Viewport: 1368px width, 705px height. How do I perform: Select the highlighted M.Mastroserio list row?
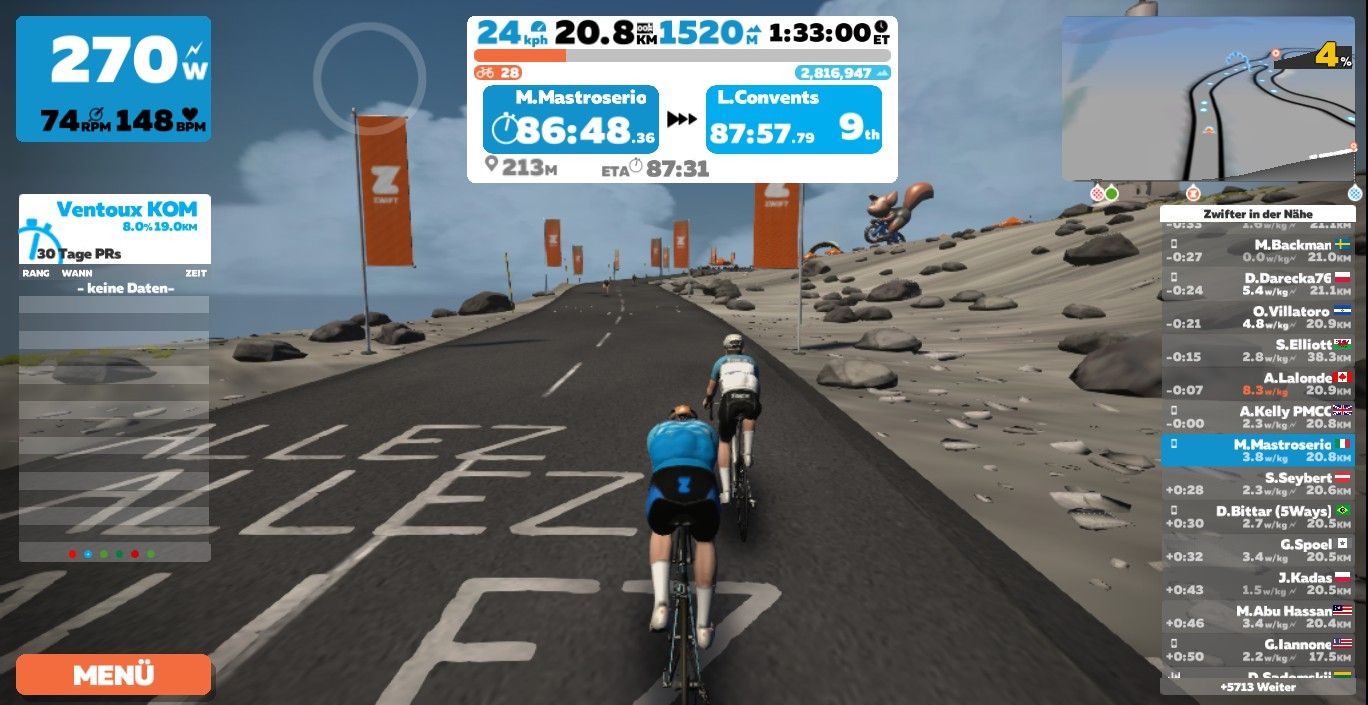[1257, 450]
